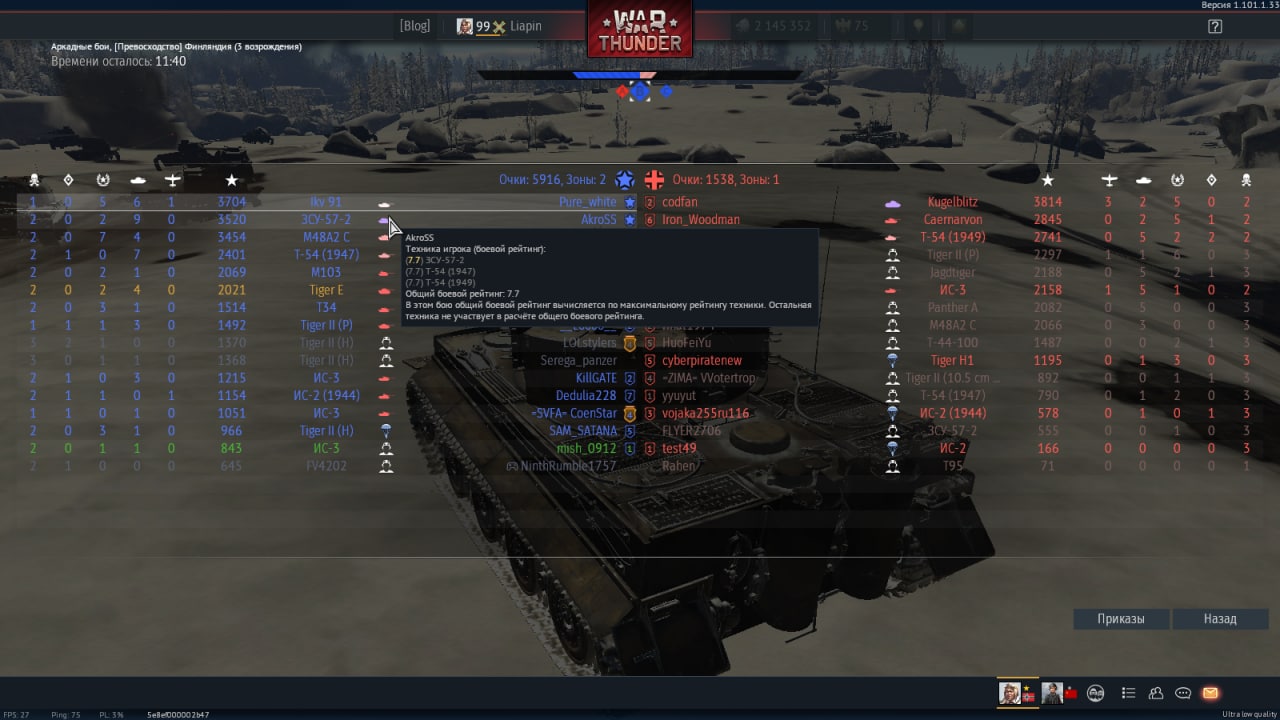1280x720 pixels.
Task: Select player SAM_SATANA in the scoreboard
Action: pos(583,431)
